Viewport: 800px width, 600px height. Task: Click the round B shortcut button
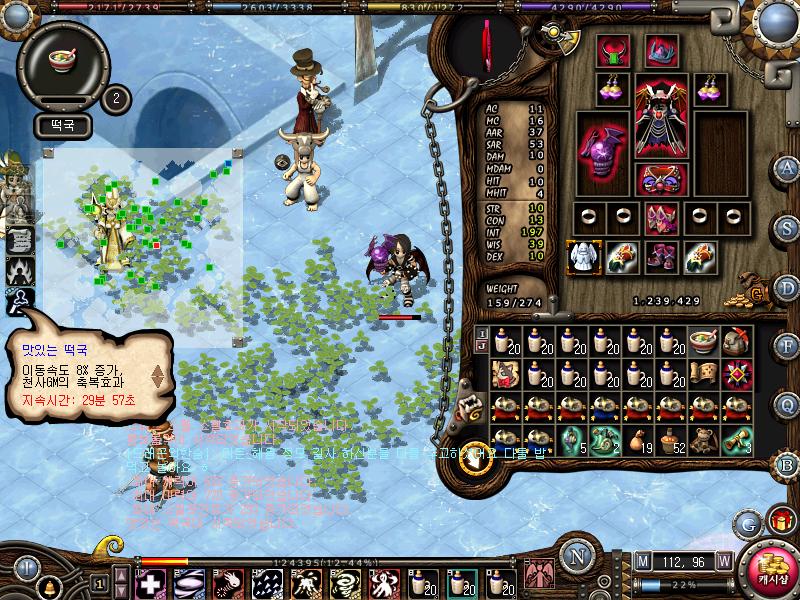[788, 464]
